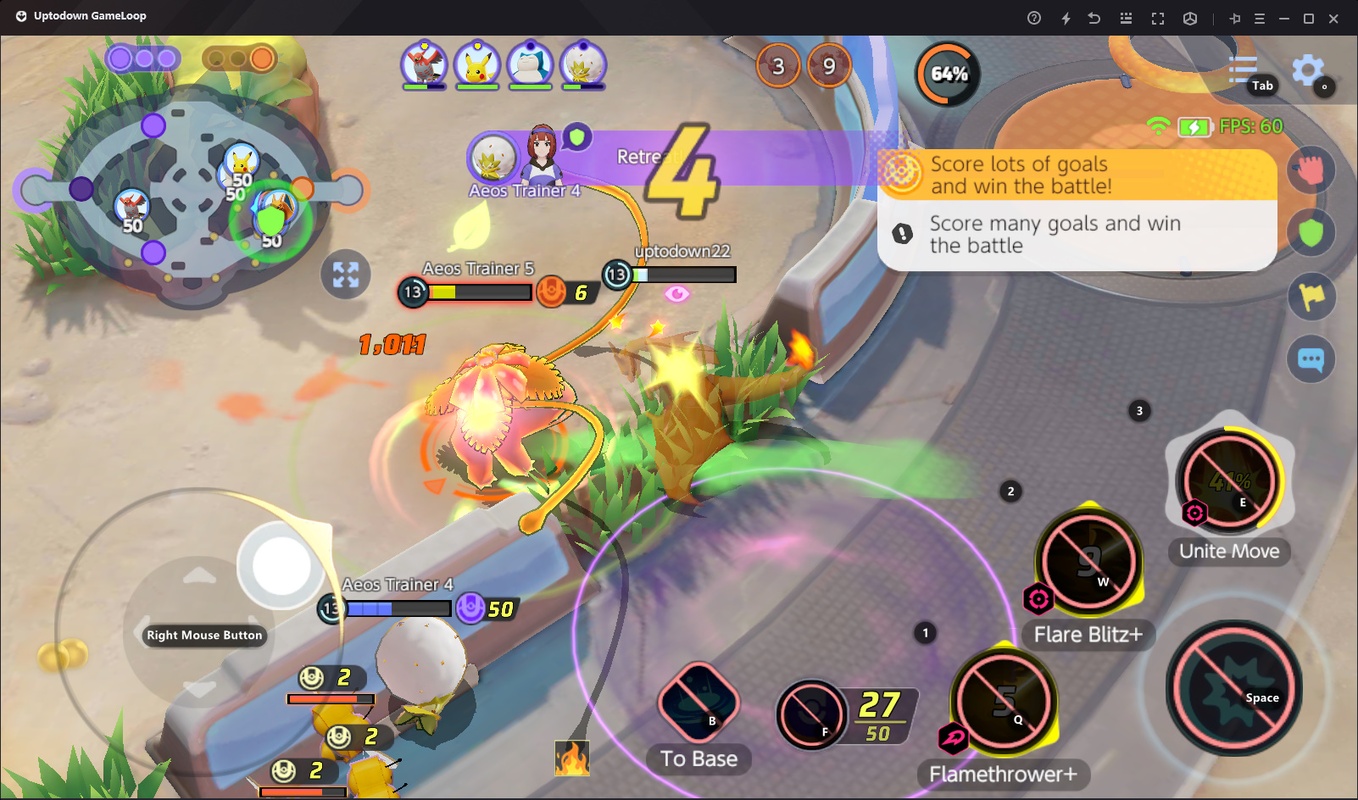
Task: Tap the basic attack button
Action: click(x=1234, y=686)
